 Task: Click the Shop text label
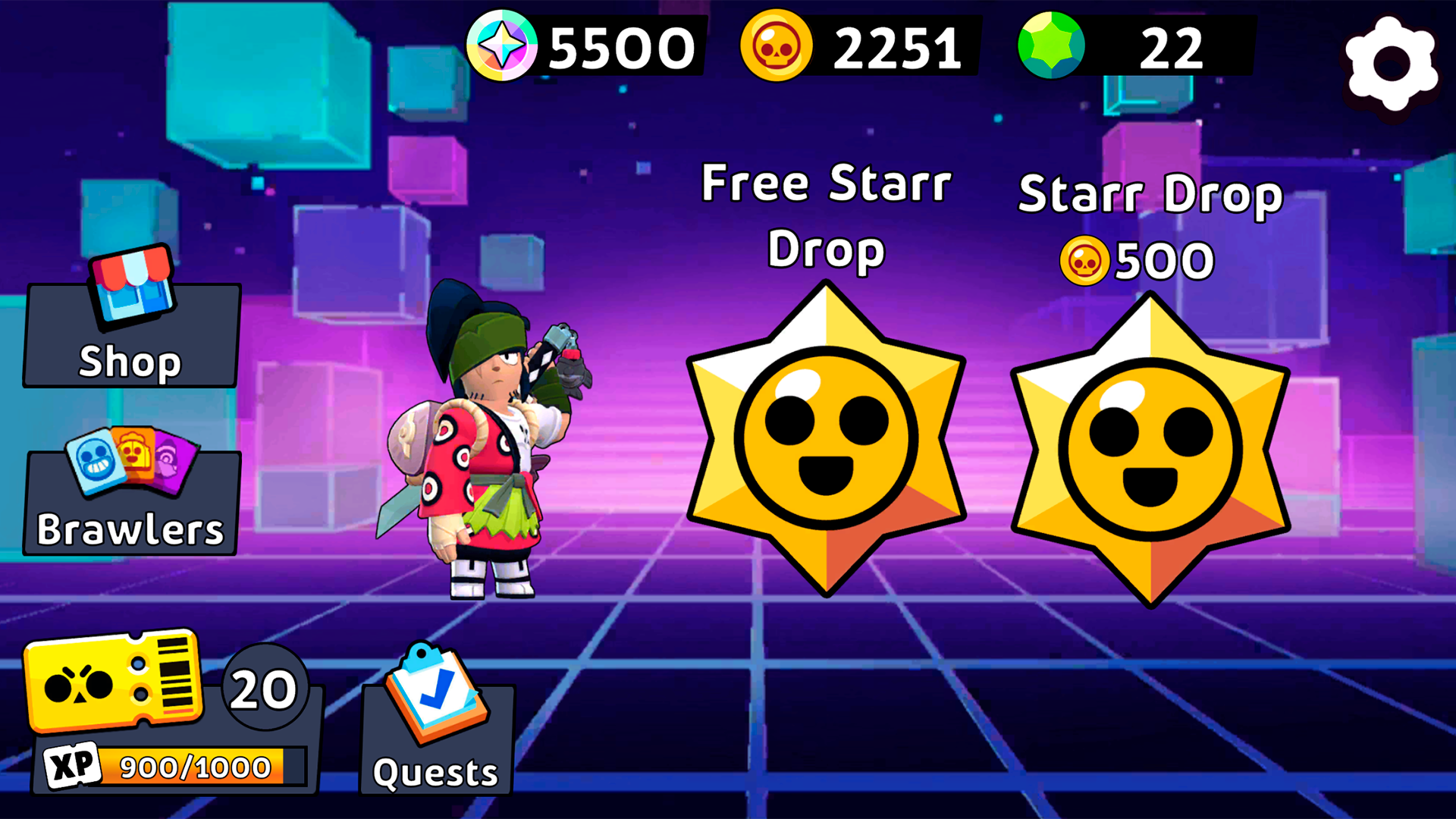click(x=129, y=362)
